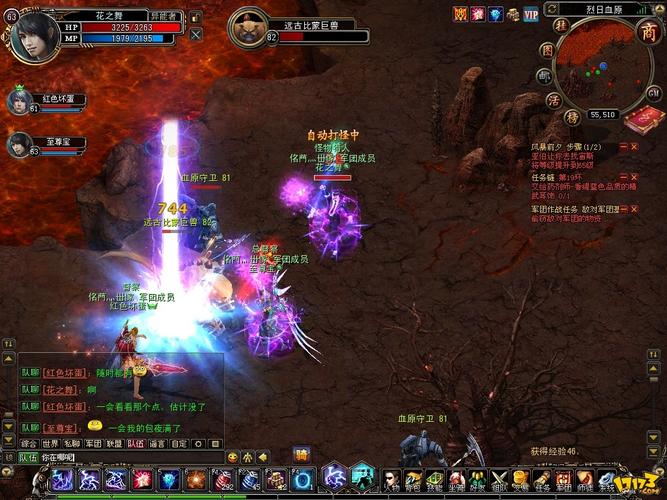
Task: Click the VIP icon
Action: 530,14
